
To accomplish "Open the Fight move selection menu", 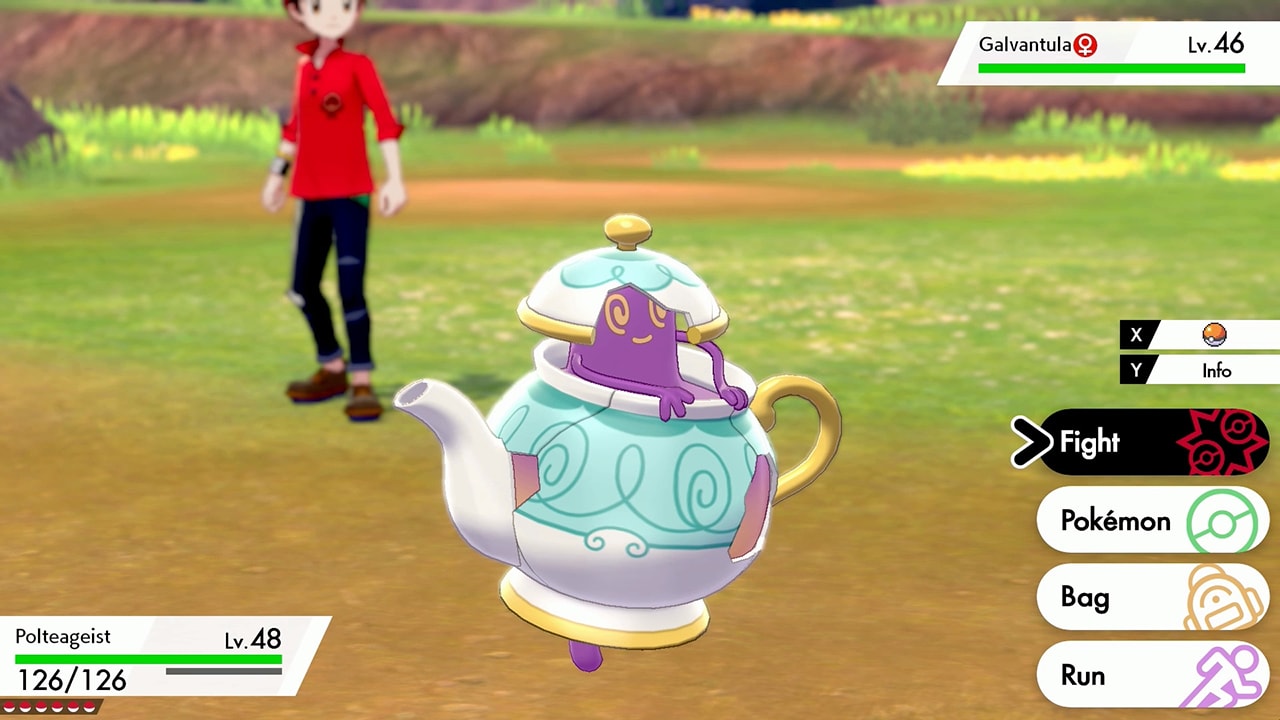I will coord(1100,442).
